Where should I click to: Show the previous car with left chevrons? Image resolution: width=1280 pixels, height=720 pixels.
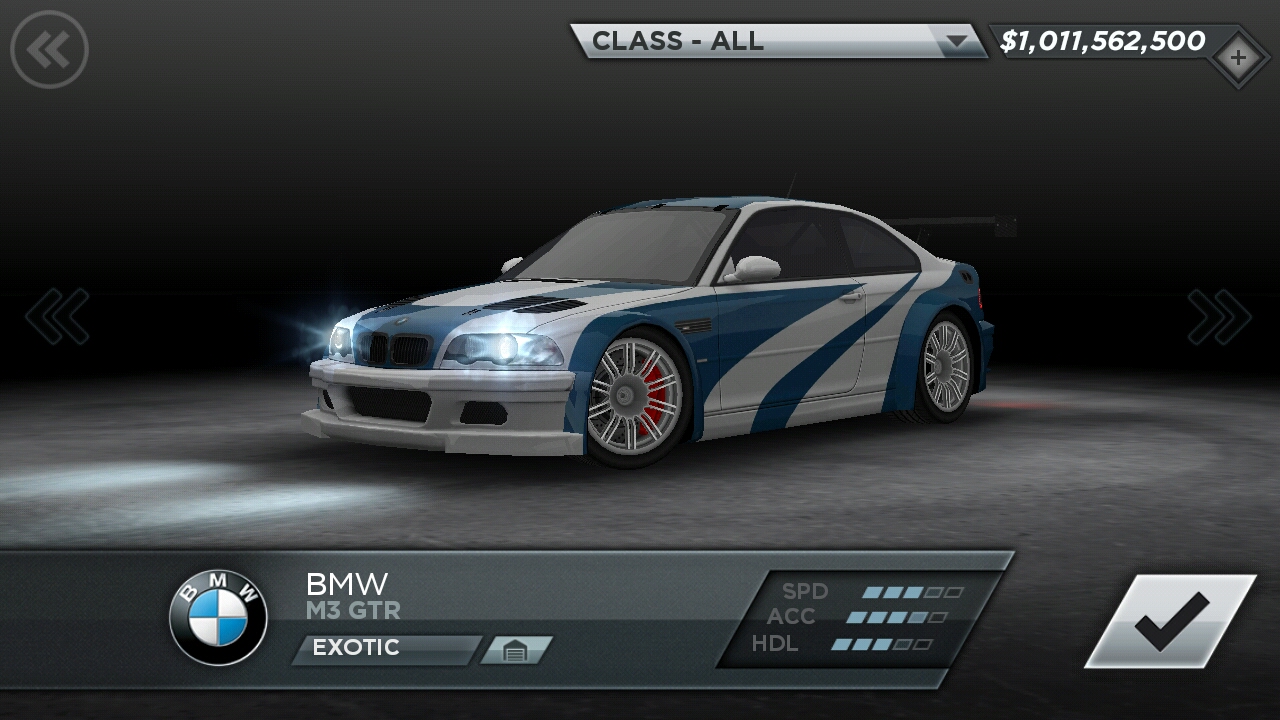click(58, 317)
